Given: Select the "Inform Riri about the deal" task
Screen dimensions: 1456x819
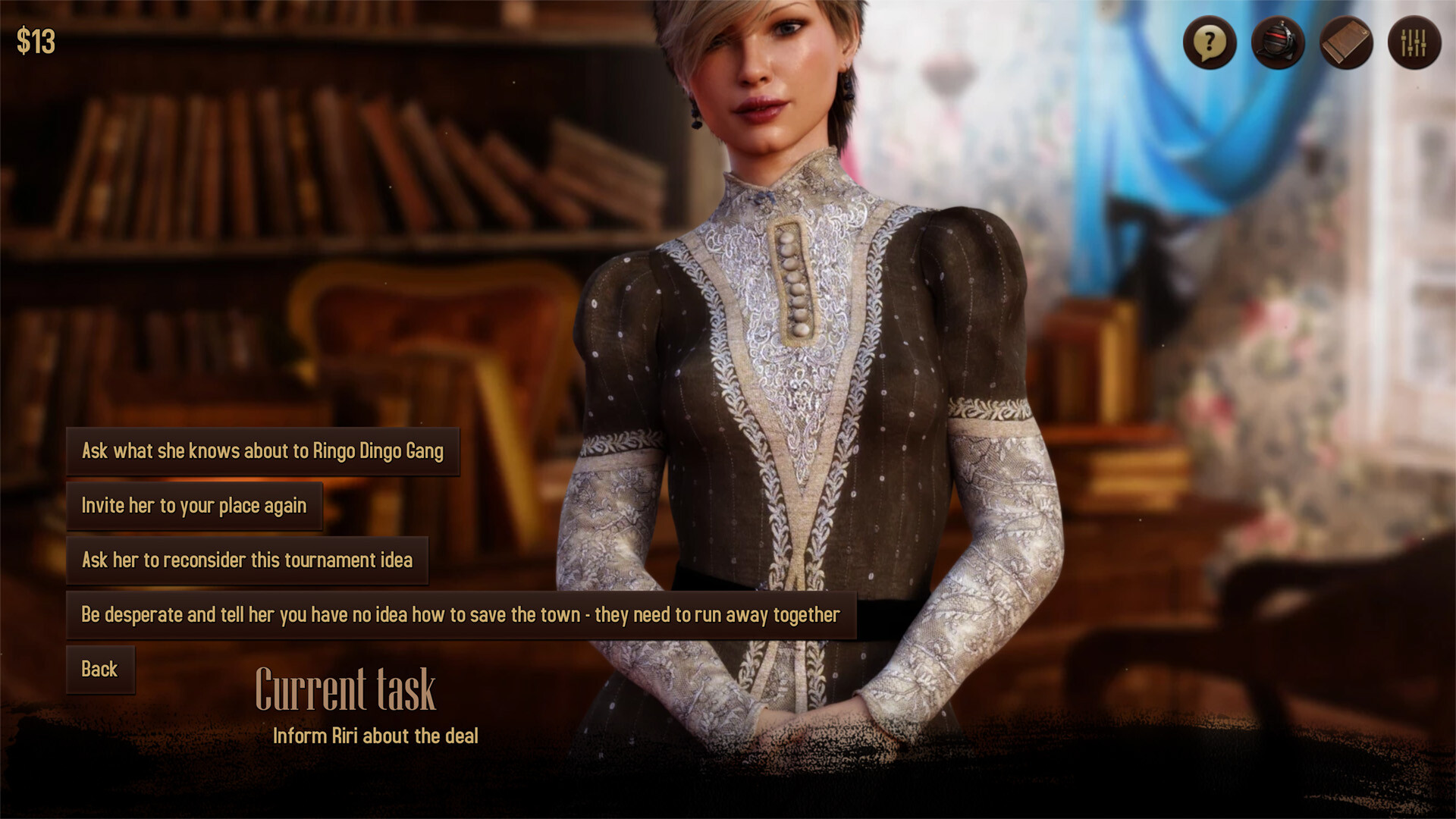Looking at the screenshot, I should (376, 735).
